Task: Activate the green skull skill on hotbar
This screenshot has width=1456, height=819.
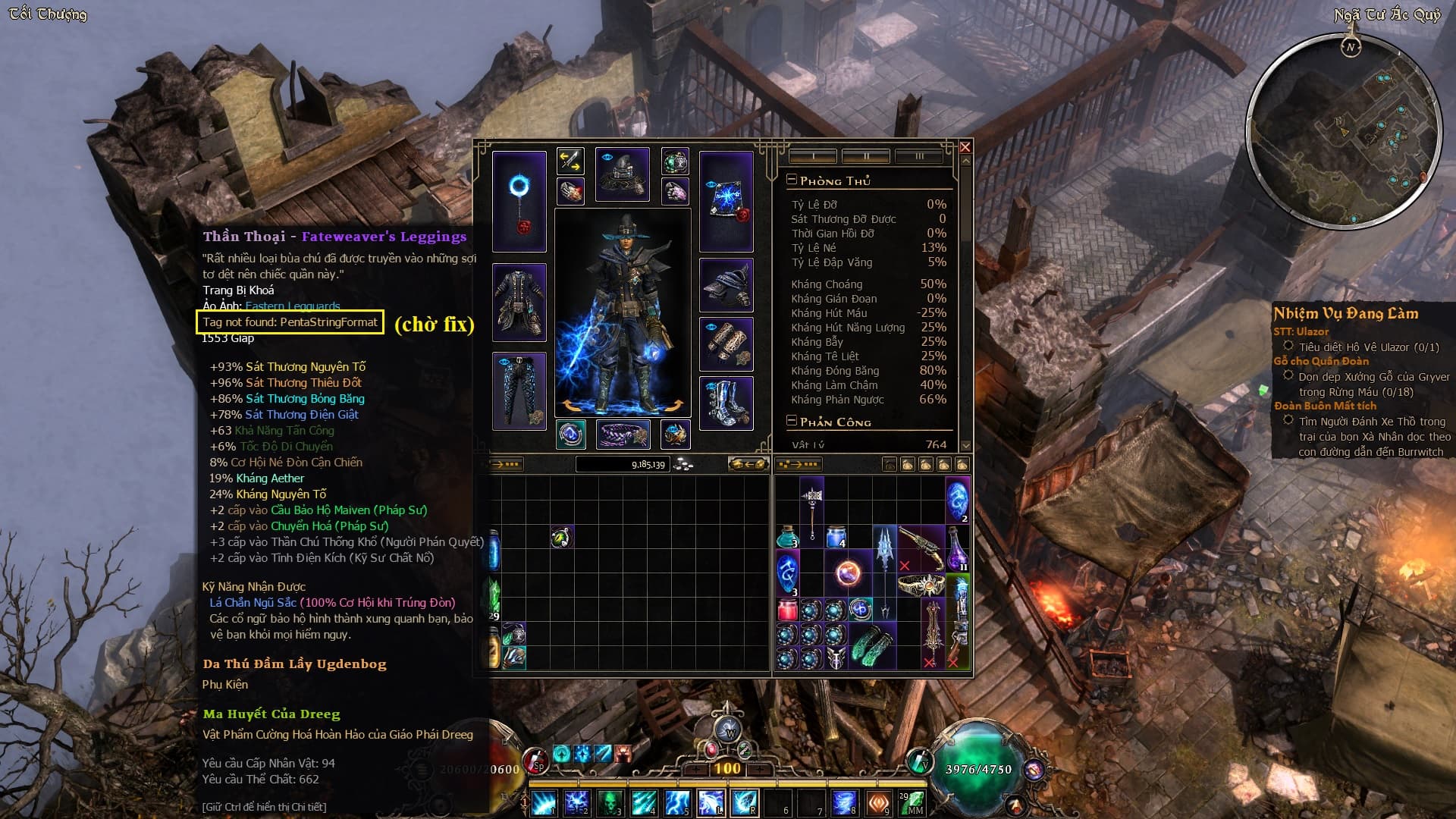Action: tap(610, 802)
